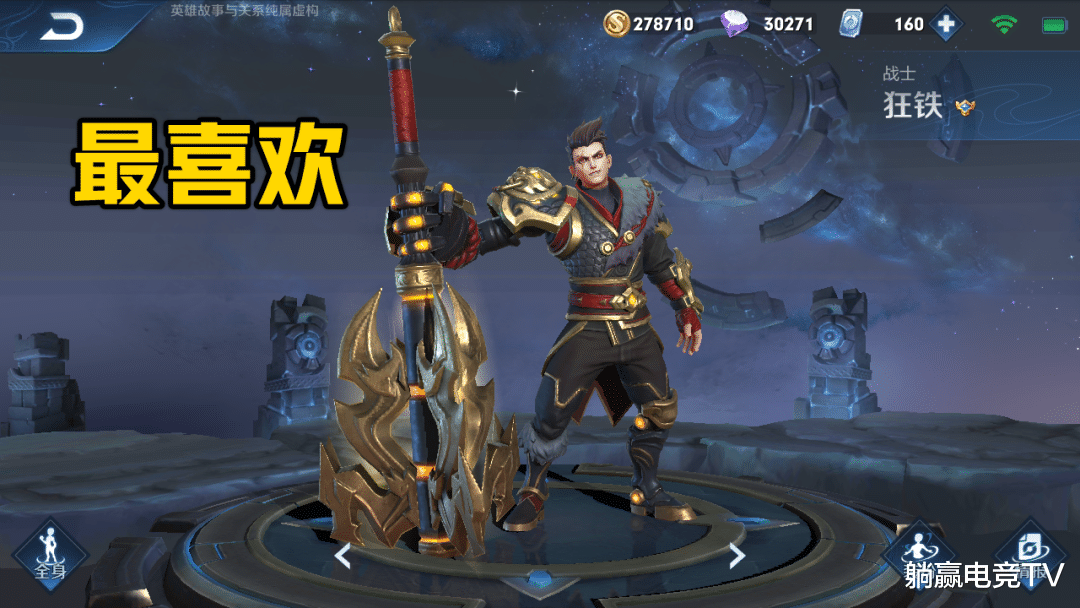Show the next hero with the right arrow
This screenshot has height=608, width=1080.
tap(737, 555)
